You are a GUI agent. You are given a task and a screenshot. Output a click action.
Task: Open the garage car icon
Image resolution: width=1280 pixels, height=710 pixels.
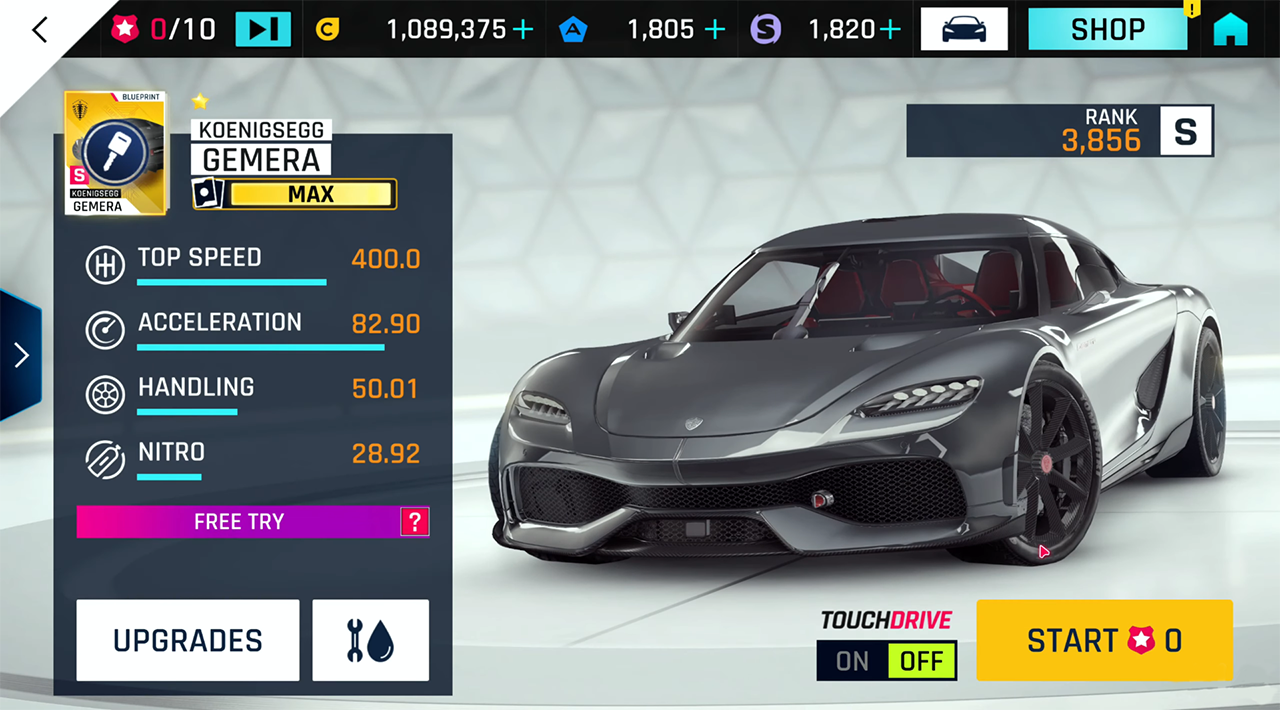(963, 29)
